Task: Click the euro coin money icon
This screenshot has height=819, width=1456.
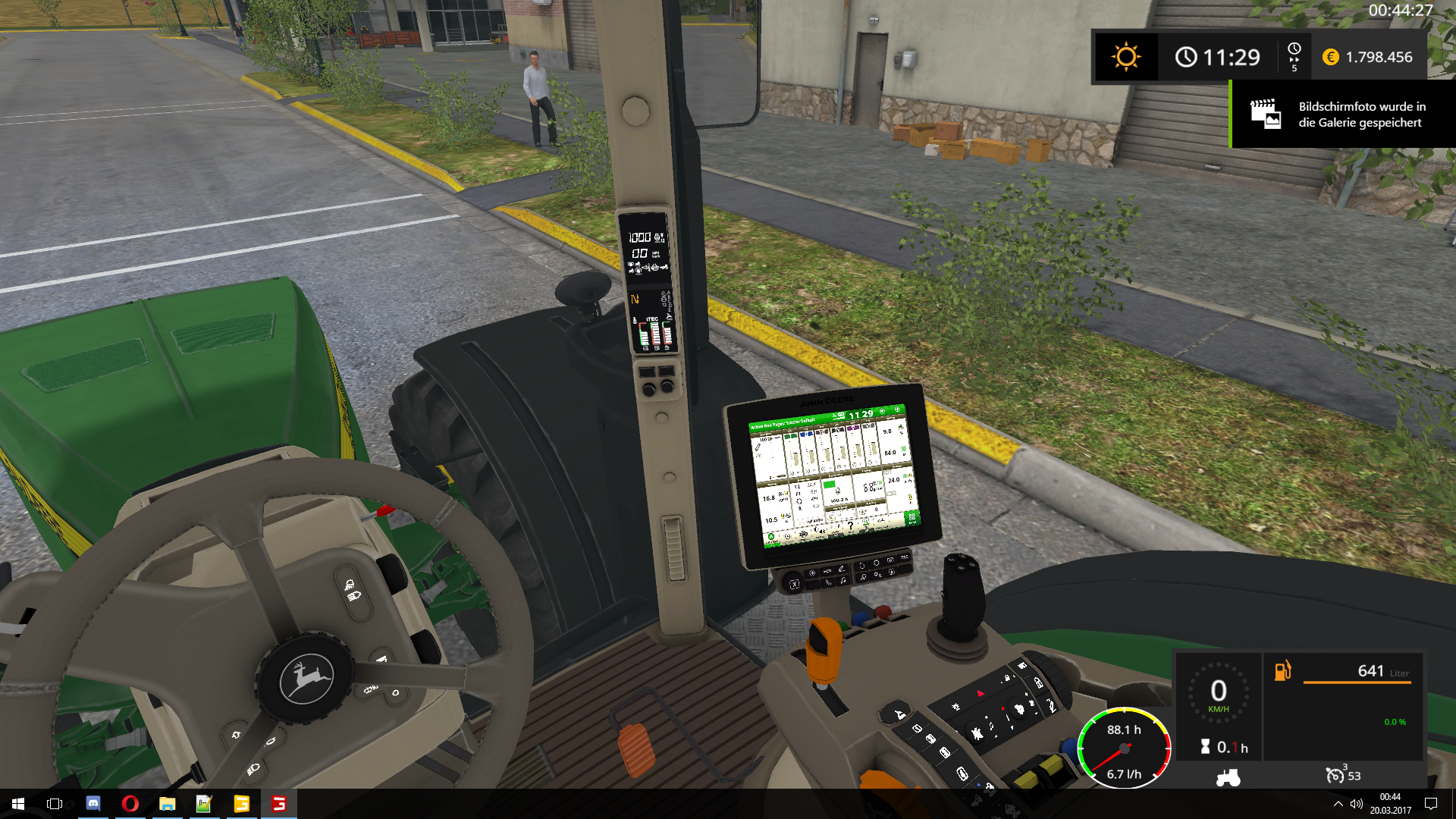Action: coord(1330,57)
